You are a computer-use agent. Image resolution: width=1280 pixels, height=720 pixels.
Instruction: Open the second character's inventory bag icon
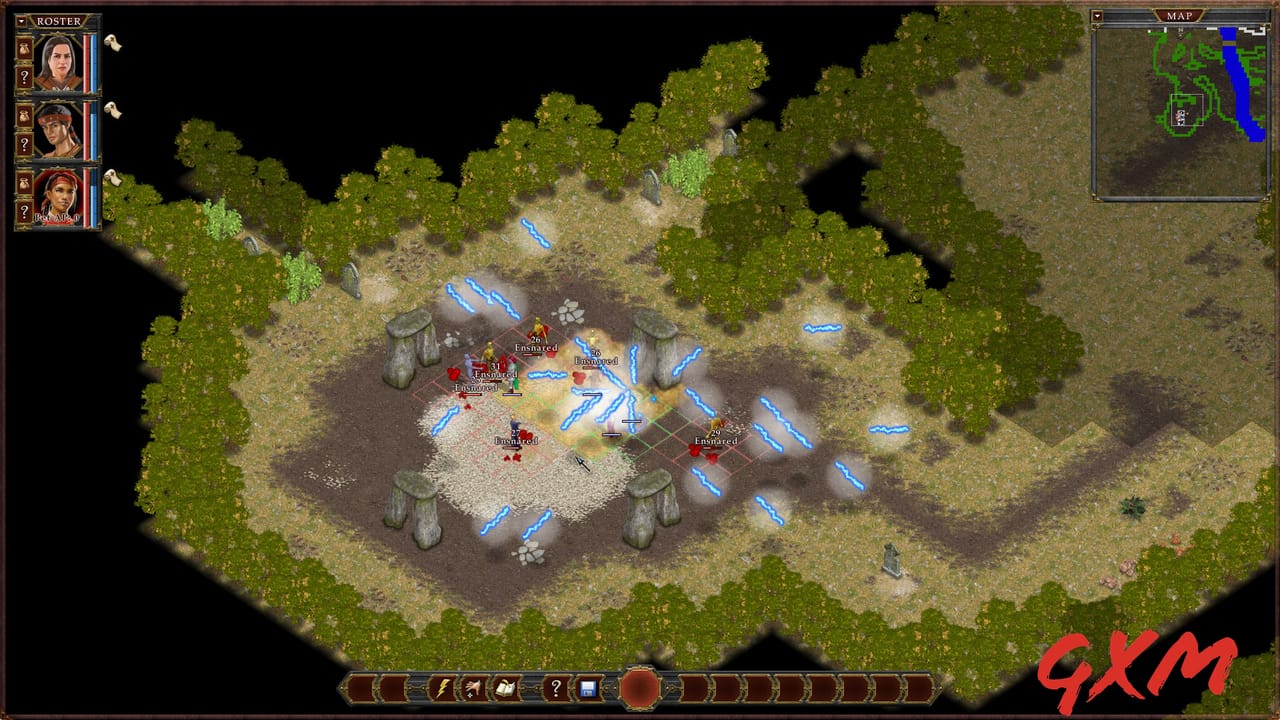click(x=24, y=118)
